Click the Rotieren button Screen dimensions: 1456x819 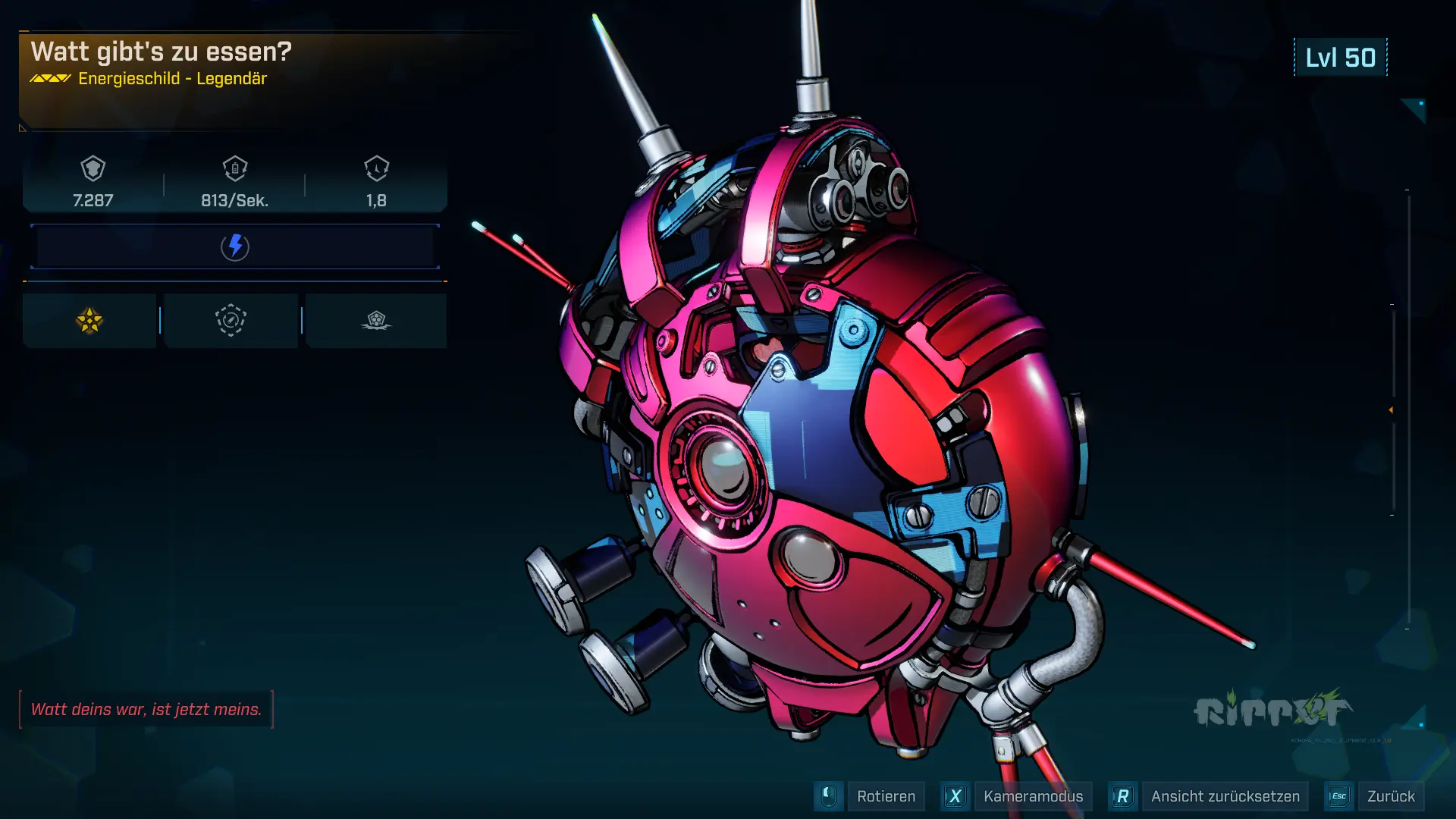(885, 796)
